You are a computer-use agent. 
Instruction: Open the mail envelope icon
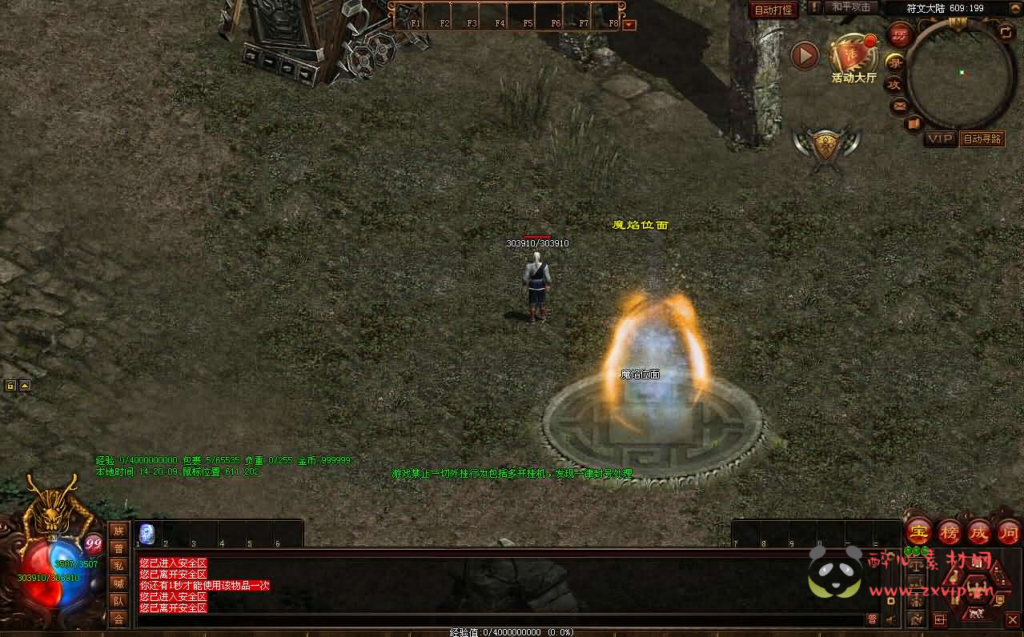[899, 105]
